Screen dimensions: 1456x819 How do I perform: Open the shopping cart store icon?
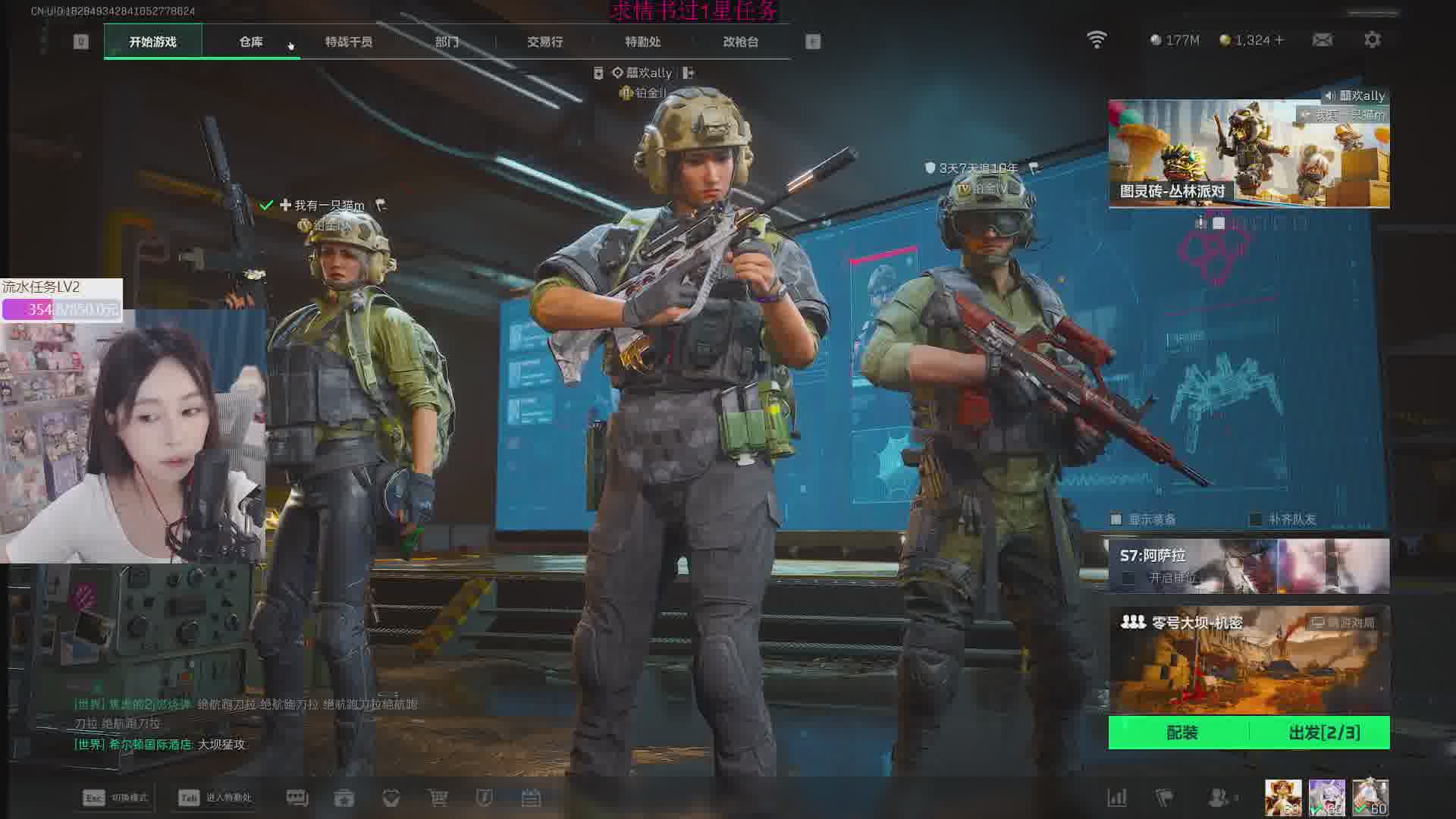(x=438, y=798)
